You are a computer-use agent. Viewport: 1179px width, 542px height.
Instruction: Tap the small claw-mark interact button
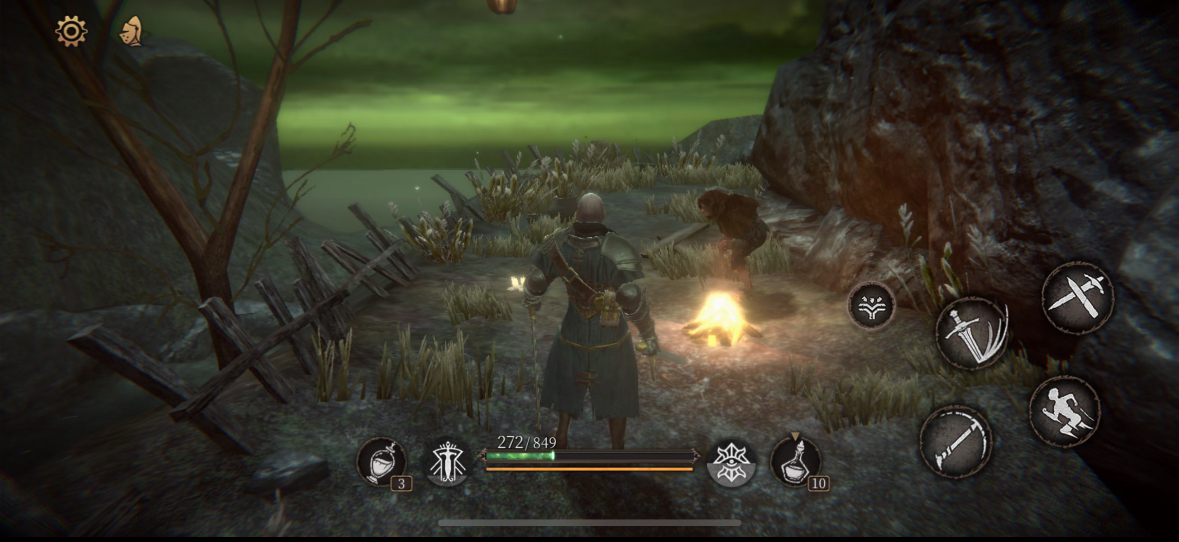(x=871, y=305)
